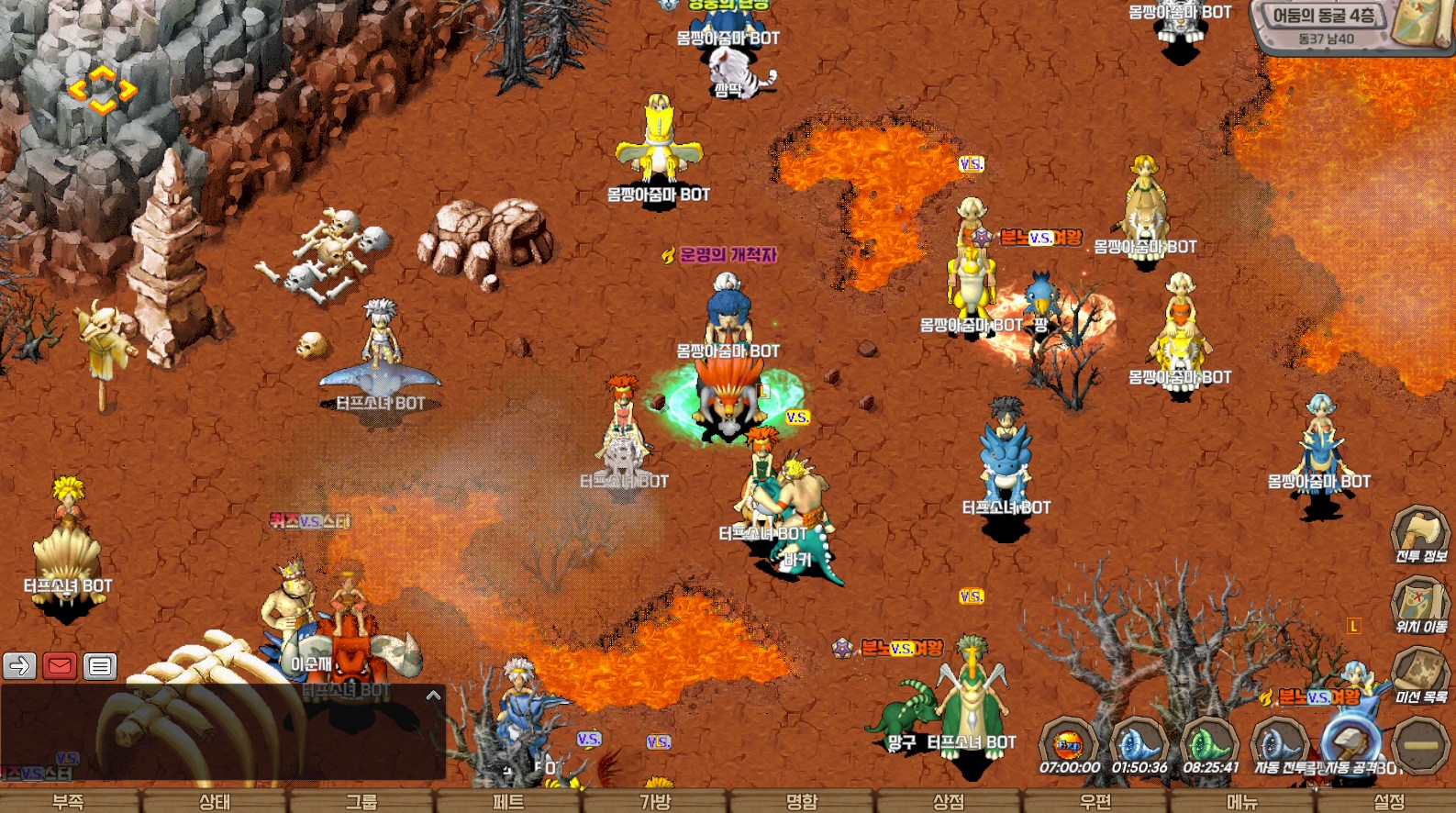Image resolution: width=1456 pixels, height=813 pixels.
Task: Click the 전투 정보 axe icon
Action: (x=1419, y=530)
